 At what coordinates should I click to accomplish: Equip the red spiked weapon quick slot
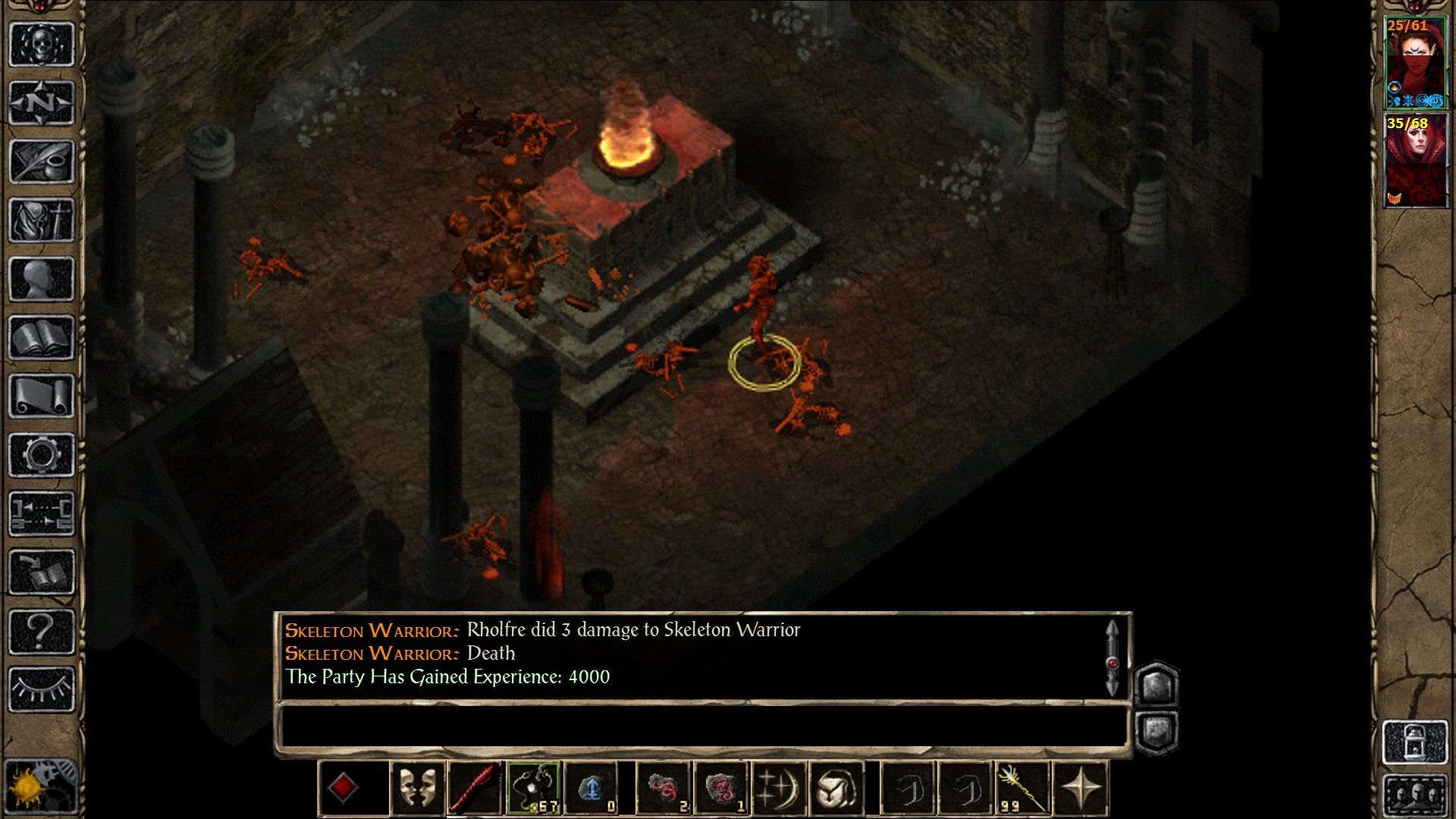(475, 789)
